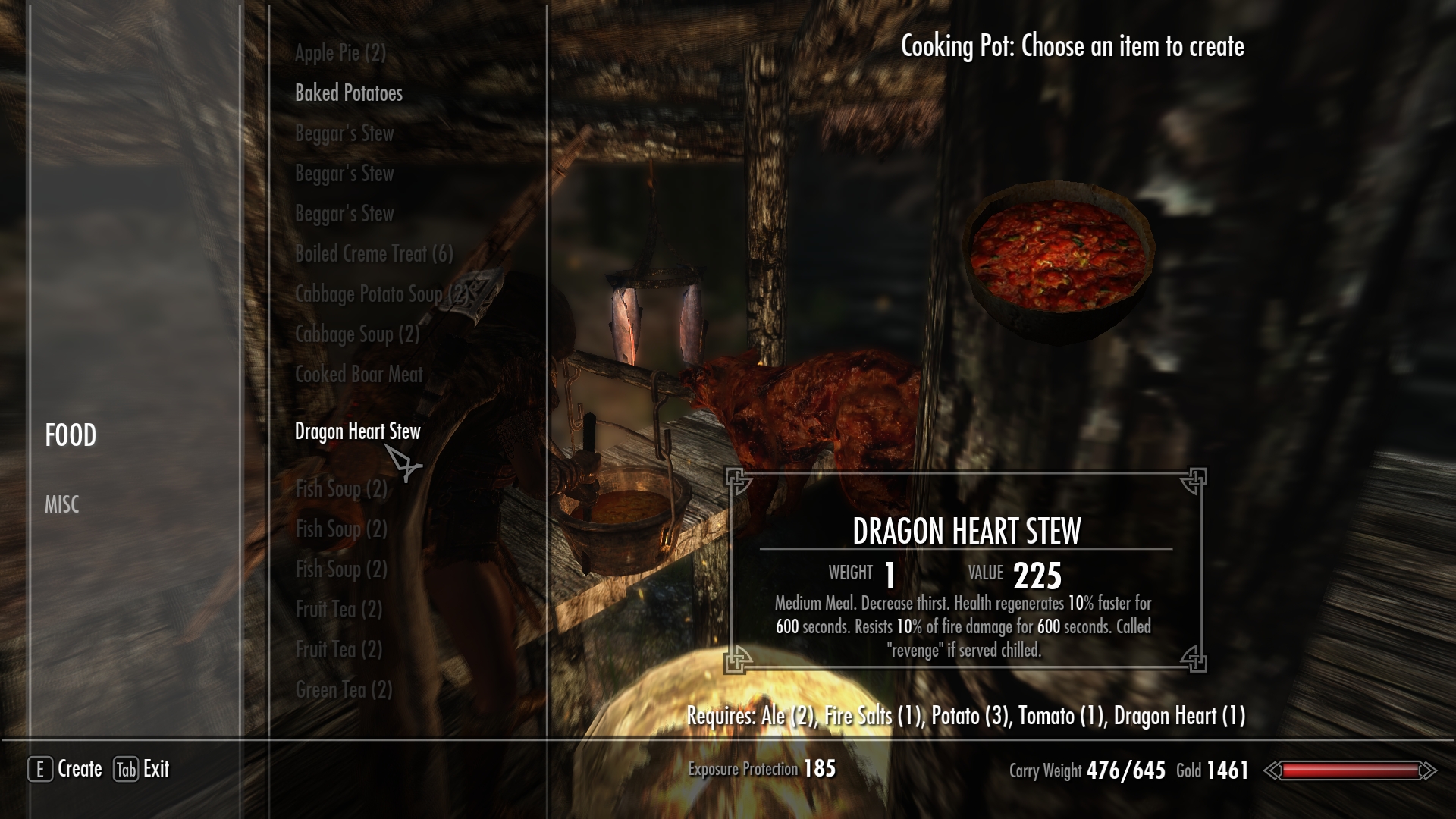Select the Apple Pie recipe
1456x819 pixels.
tap(340, 53)
